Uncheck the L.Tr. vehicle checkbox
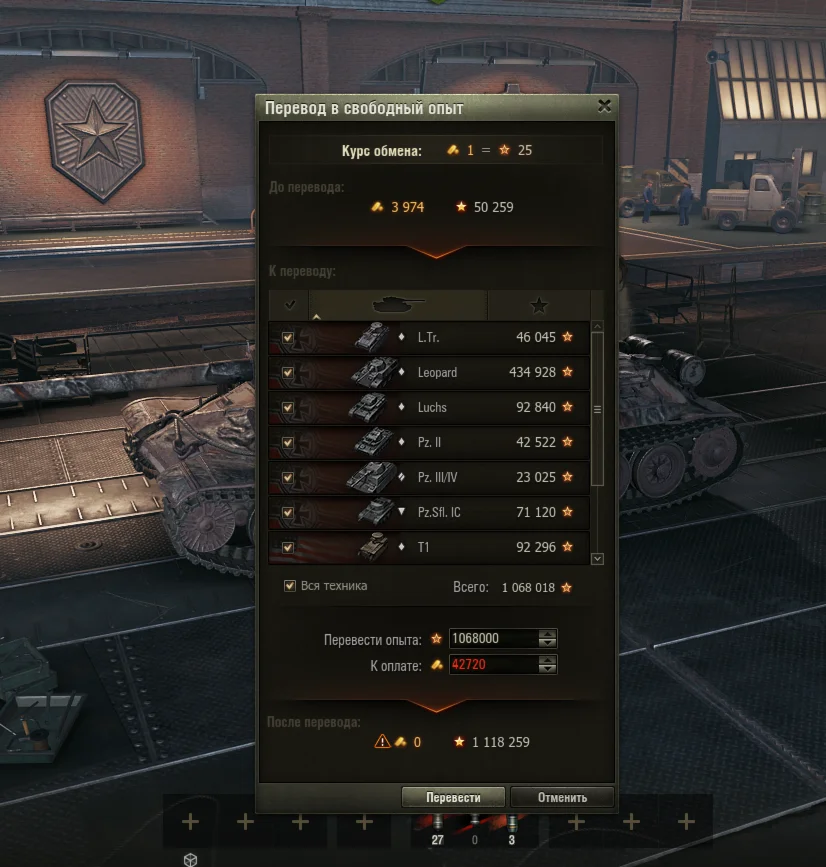Image resolution: width=826 pixels, height=867 pixels. tap(288, 338)
